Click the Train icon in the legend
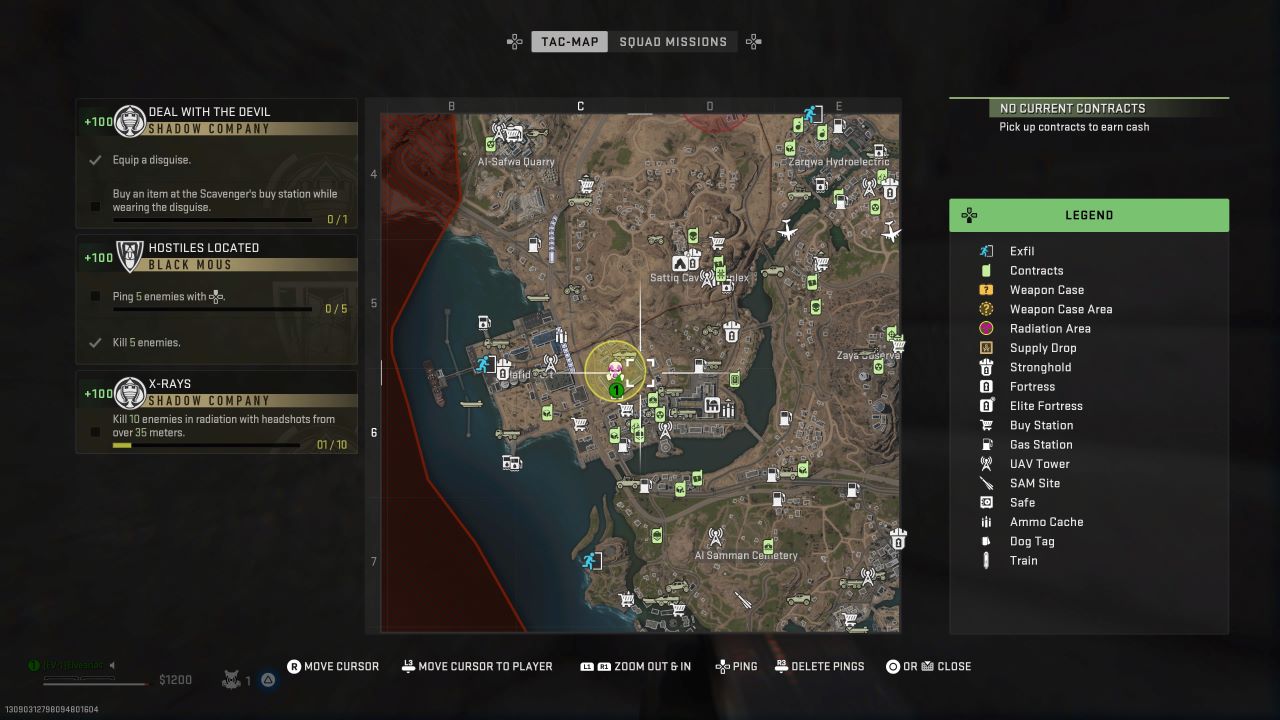The image size is (1280, 720). coord(985,560)
